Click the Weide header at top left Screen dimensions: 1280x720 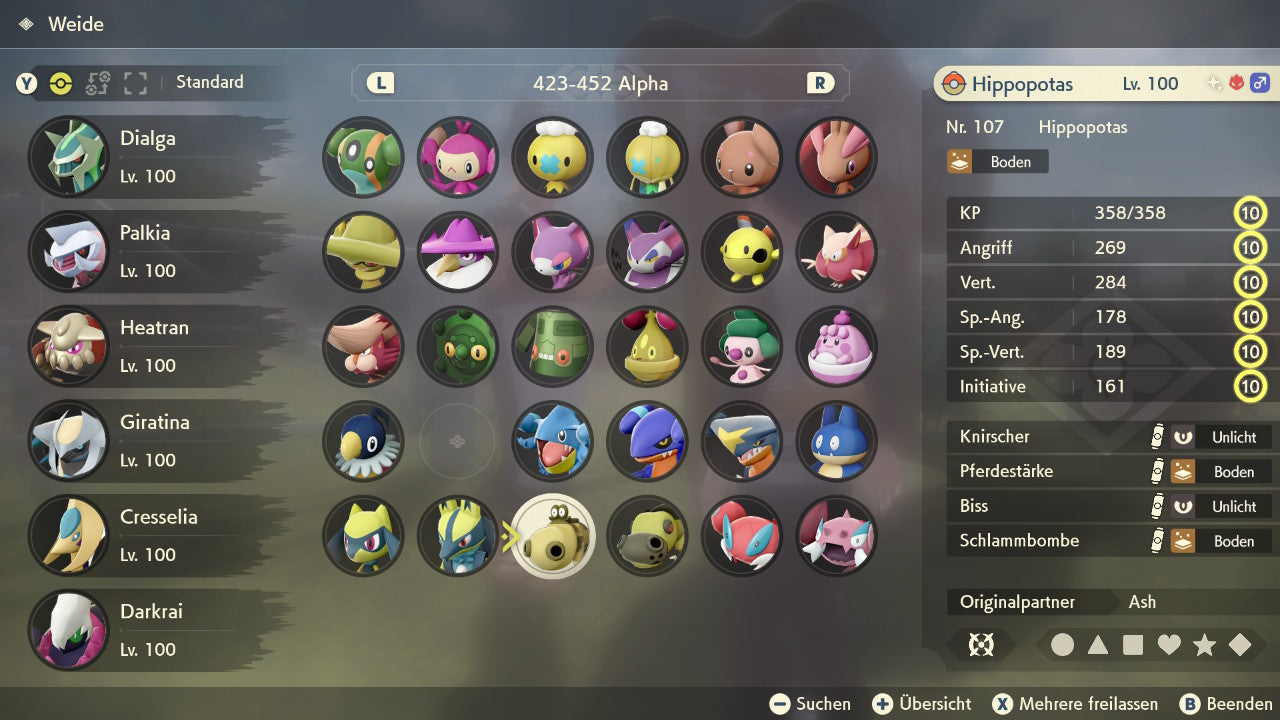[78, 24]
